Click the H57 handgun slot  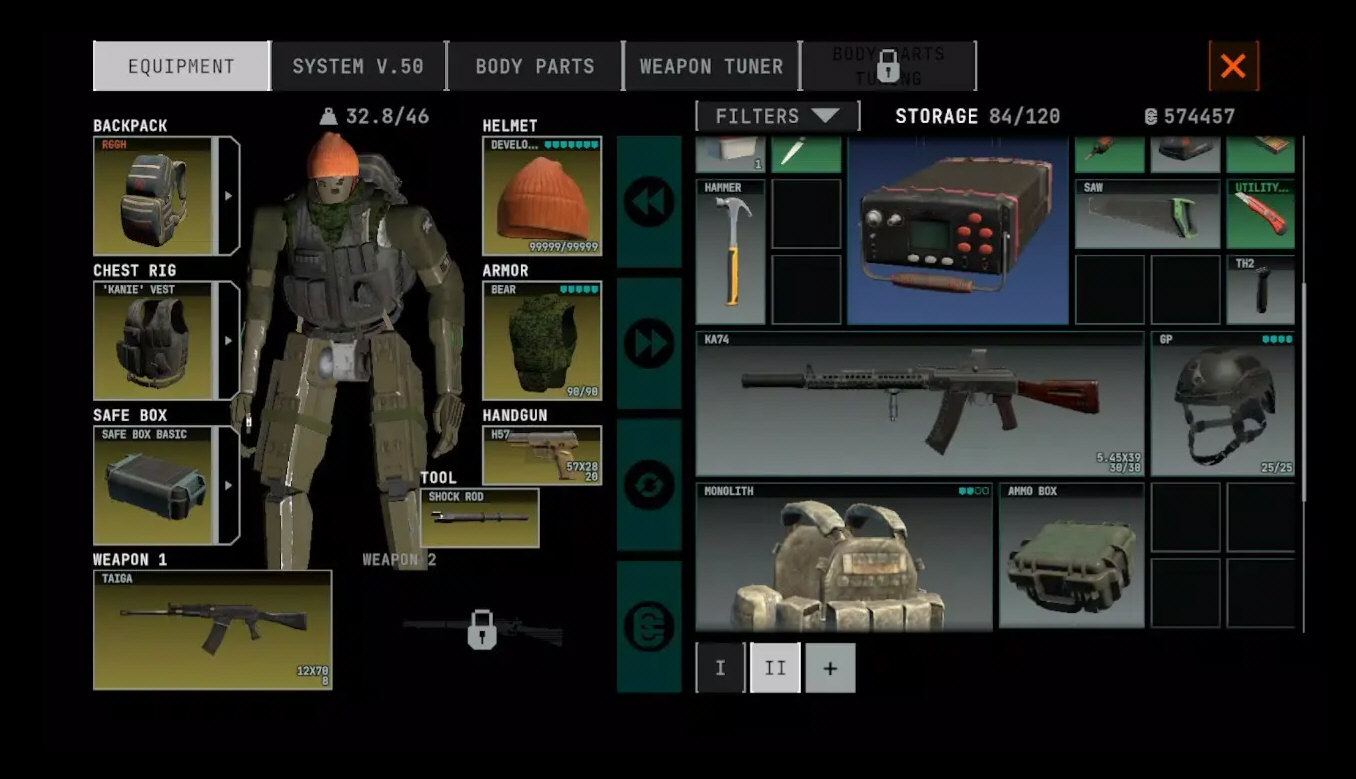pos(542,456)
